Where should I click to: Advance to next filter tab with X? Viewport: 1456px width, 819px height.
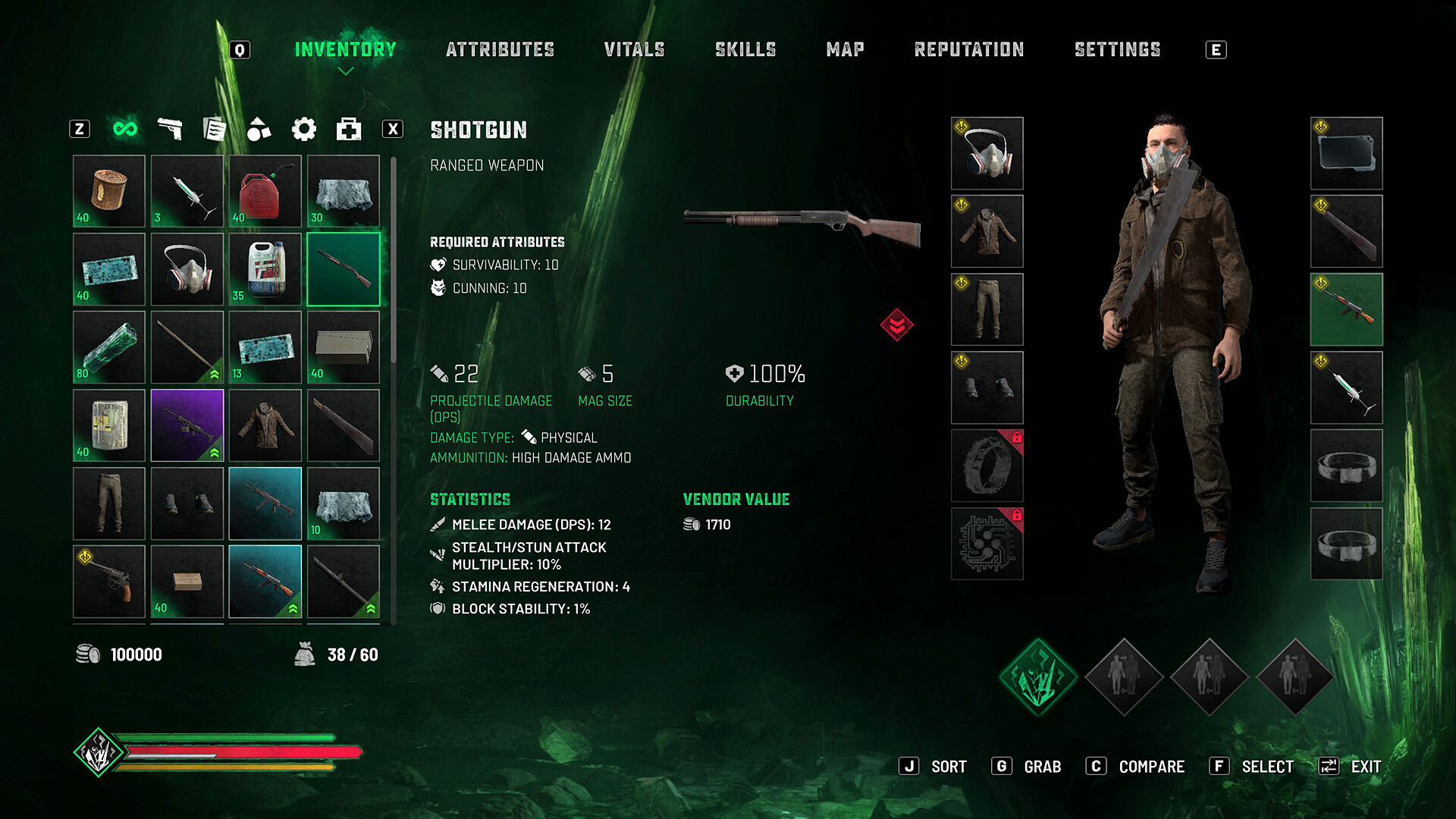coord(393,129)
